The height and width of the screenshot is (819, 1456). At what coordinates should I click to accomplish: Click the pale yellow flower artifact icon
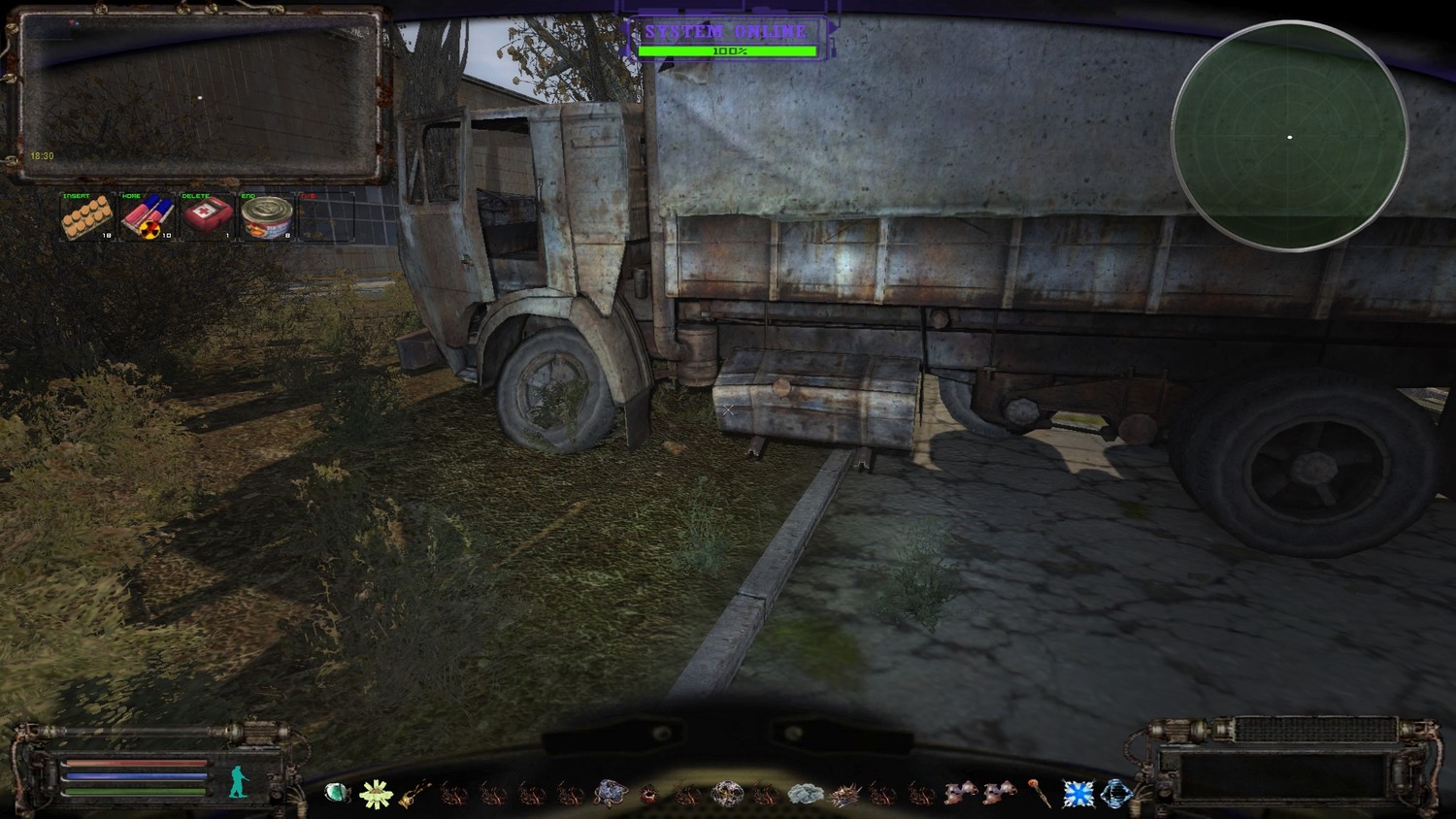tap(375, 795)
